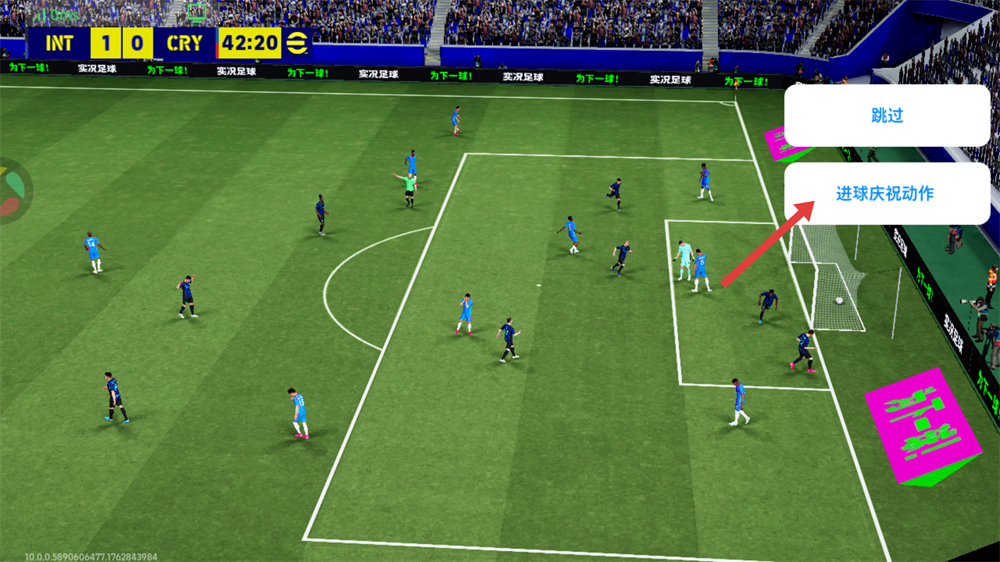Click the 跳过 skip button
Viewport: 1000px width, 562px height.
(886, 116)
